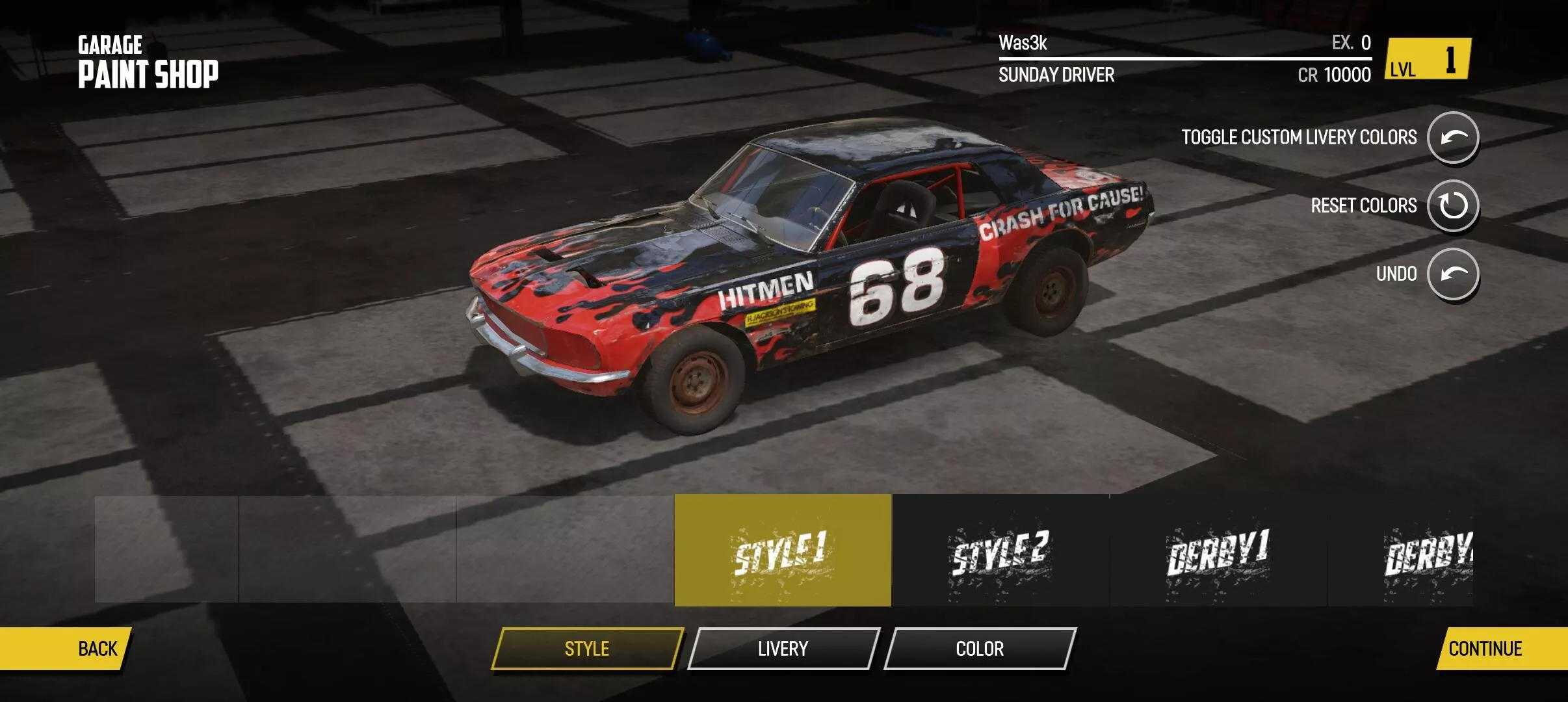Image resolution: width=1568 pixels, height=702 pixels.
Task: Toggle custom livery colors
Action: click(1453, 137)
